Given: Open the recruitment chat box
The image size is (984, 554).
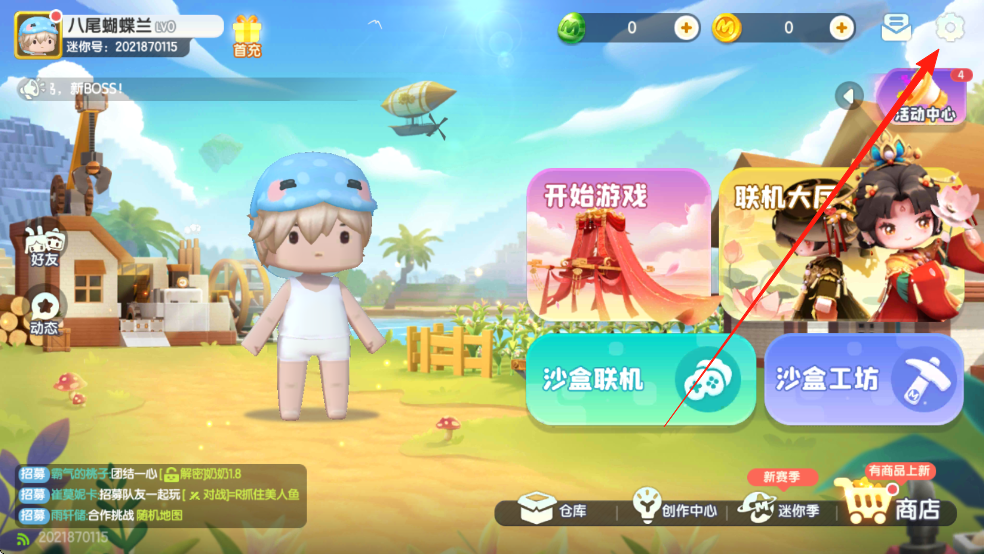Looking at the screenshot, I should [160, 495].
